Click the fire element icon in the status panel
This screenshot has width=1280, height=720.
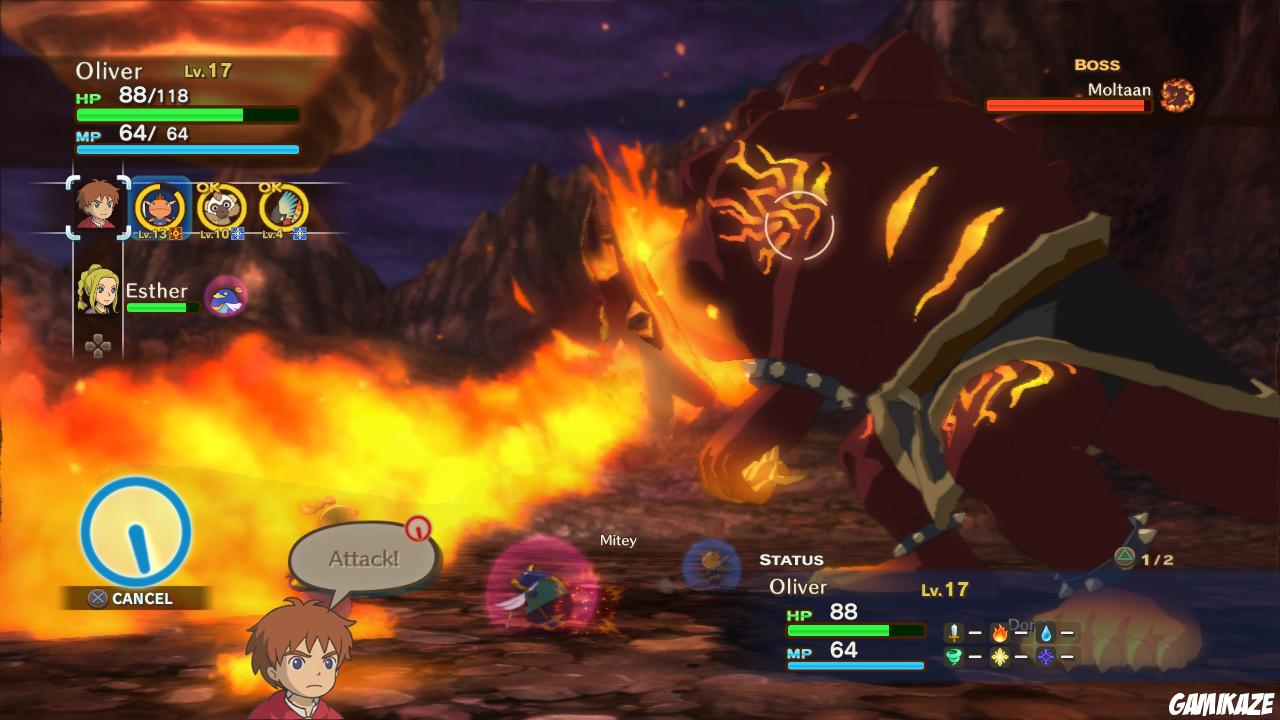click(1000, 632)
